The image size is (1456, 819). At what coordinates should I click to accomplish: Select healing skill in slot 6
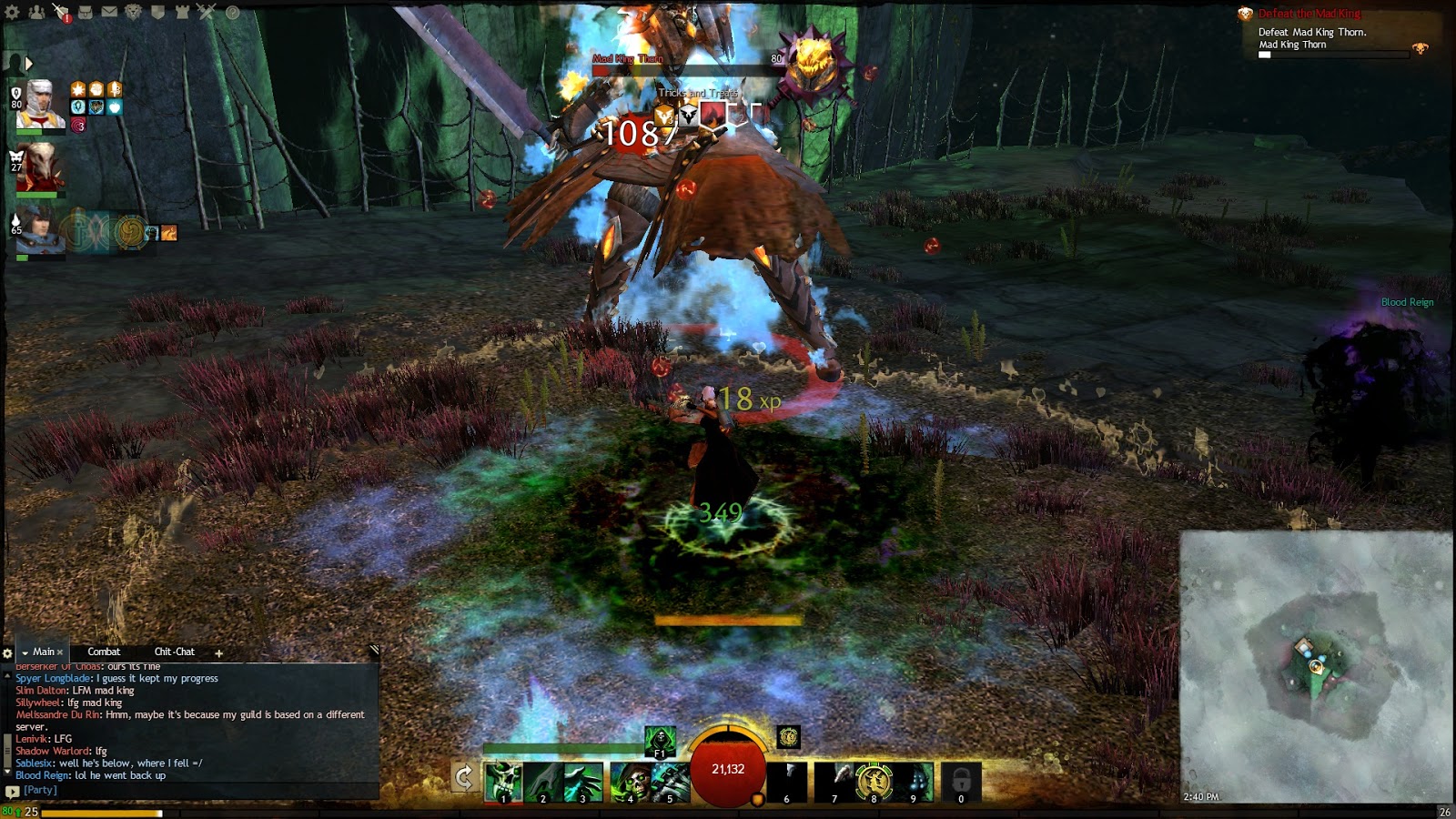[786, 780]
